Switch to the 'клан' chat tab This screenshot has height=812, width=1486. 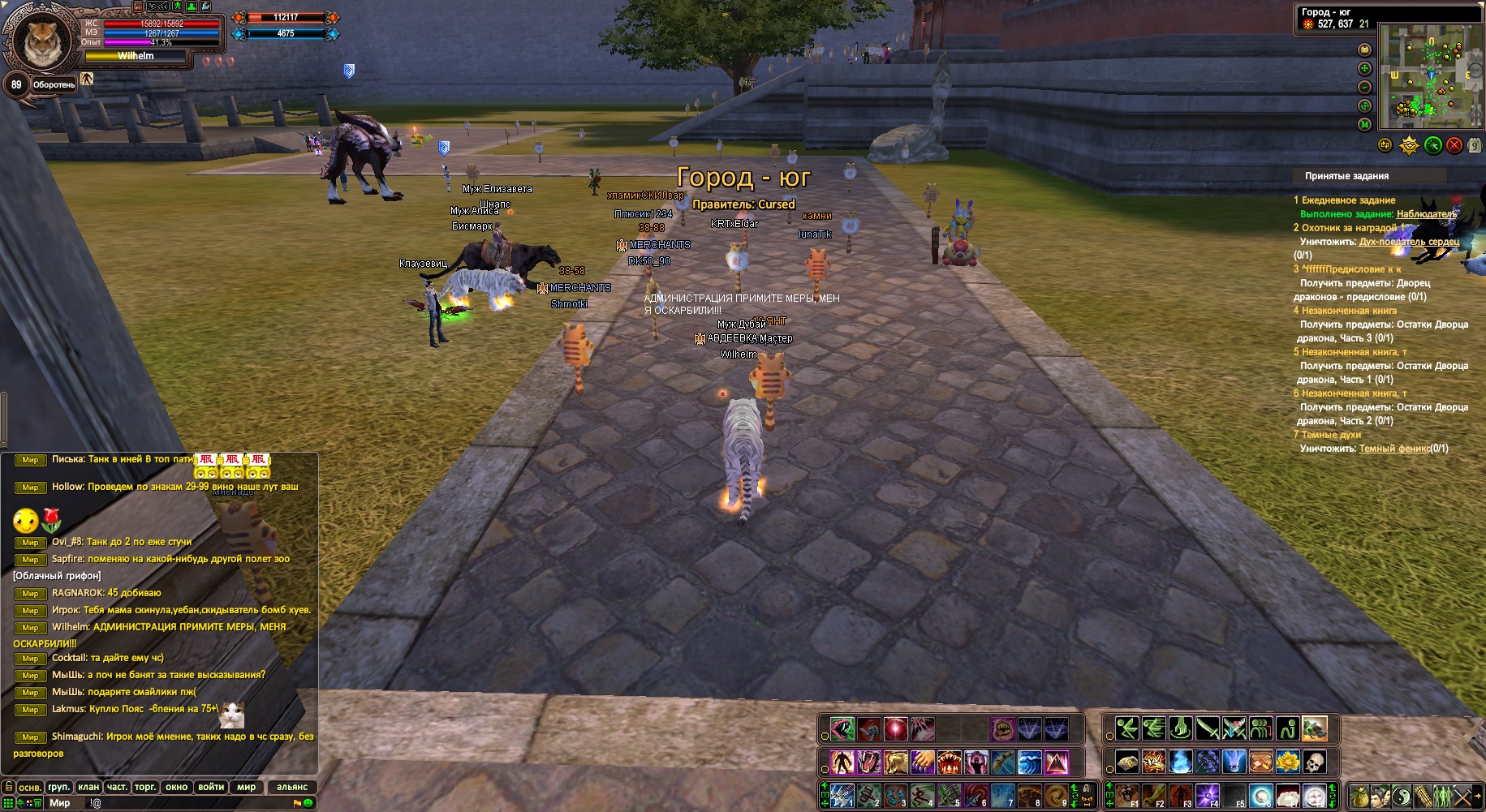point(88,787)
